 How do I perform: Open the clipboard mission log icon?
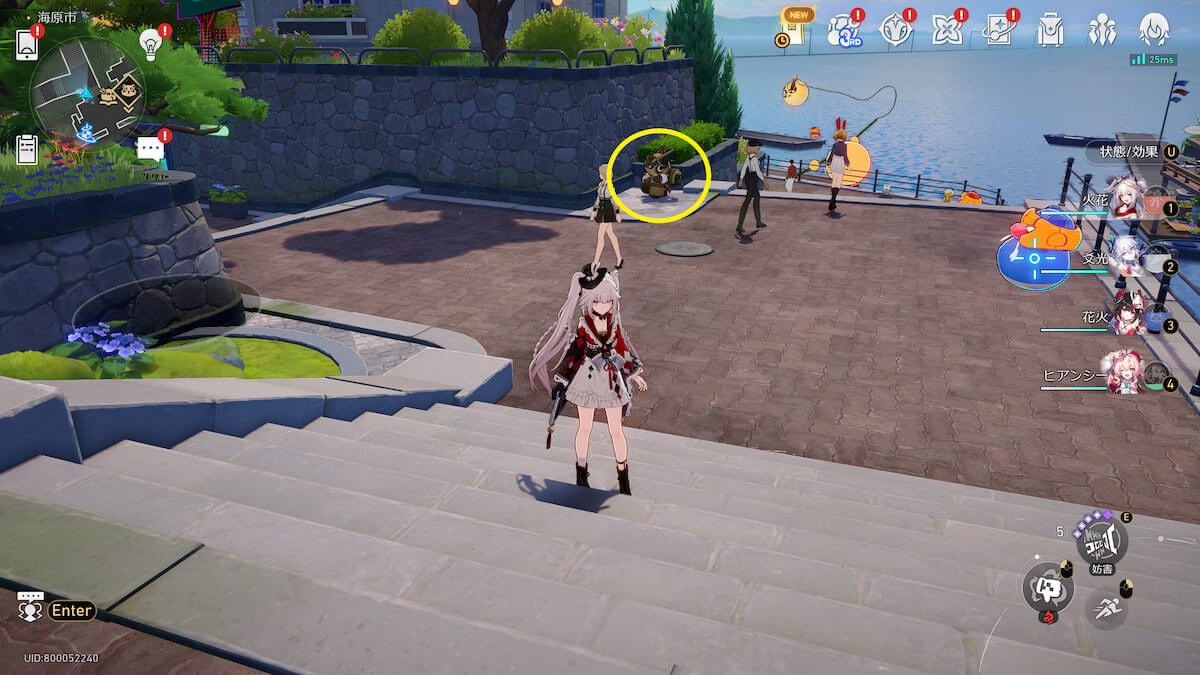(x=27, y=150)
